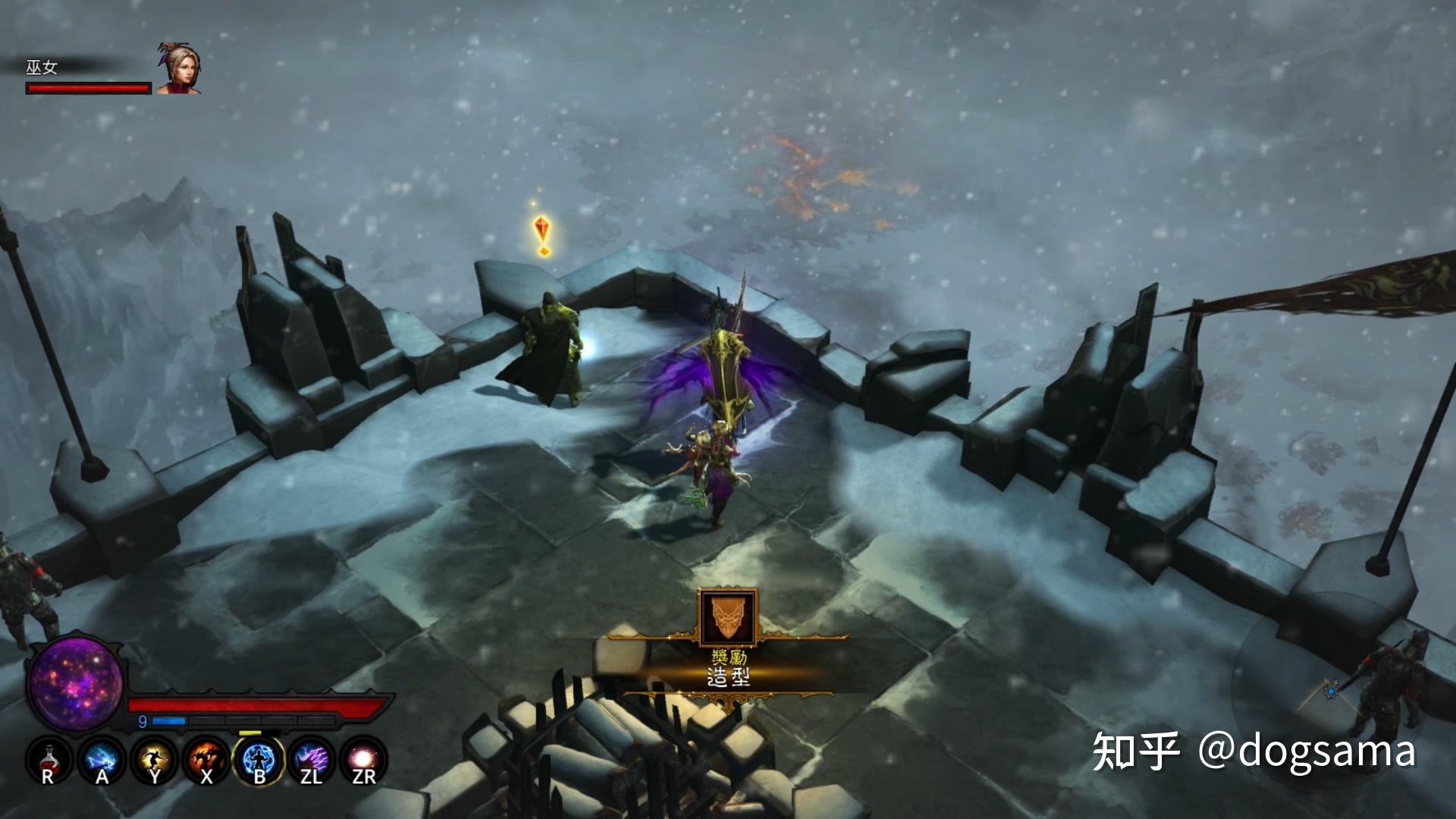This screenshot has height=819, width=1456.
Task: Cast the purple arcane hand skill
Action: tap(312, 760)
